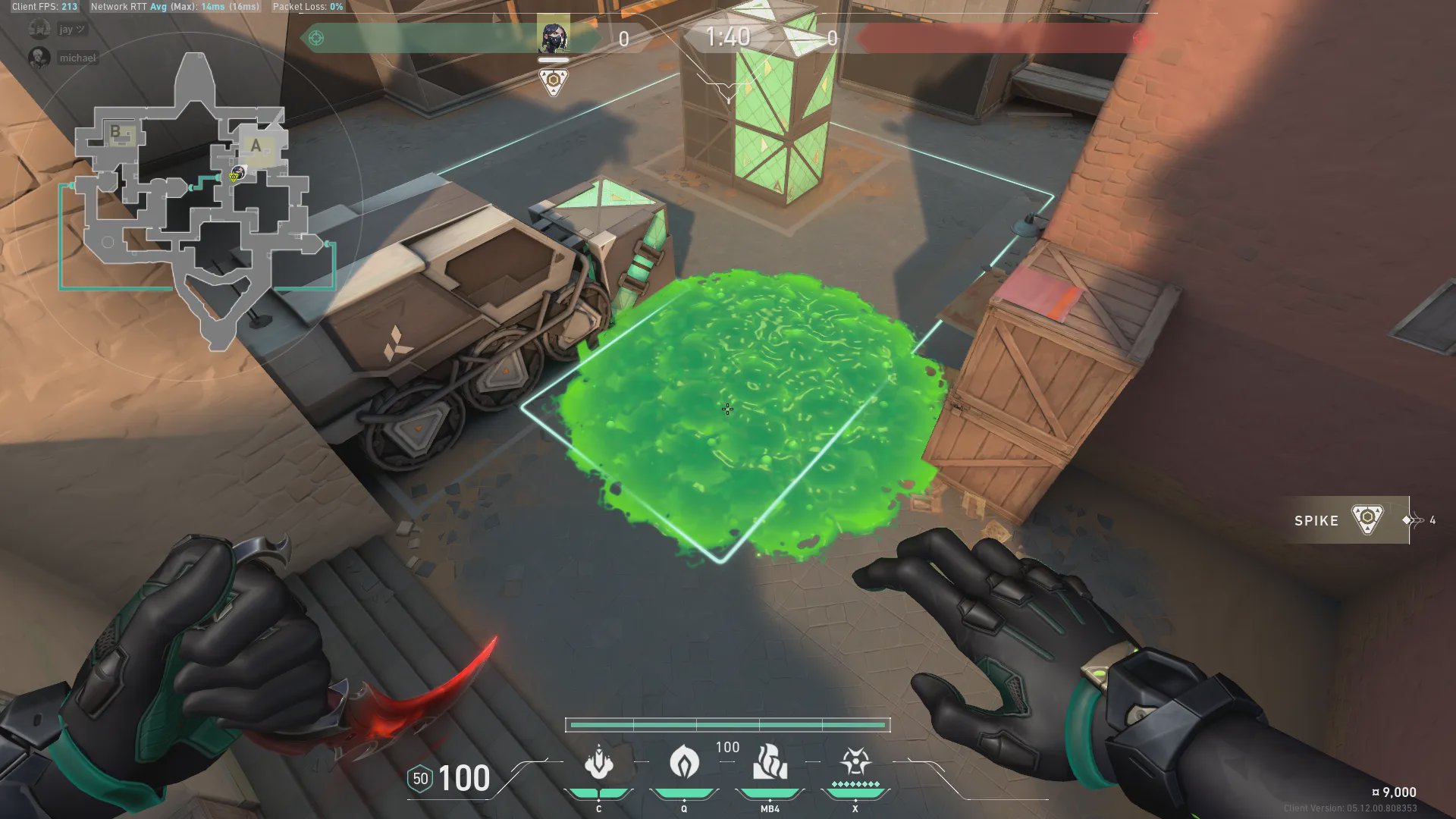This screenshot has width=1456, height=819.
Task: Click the A site marker on minimap
Action: point(256,146)
